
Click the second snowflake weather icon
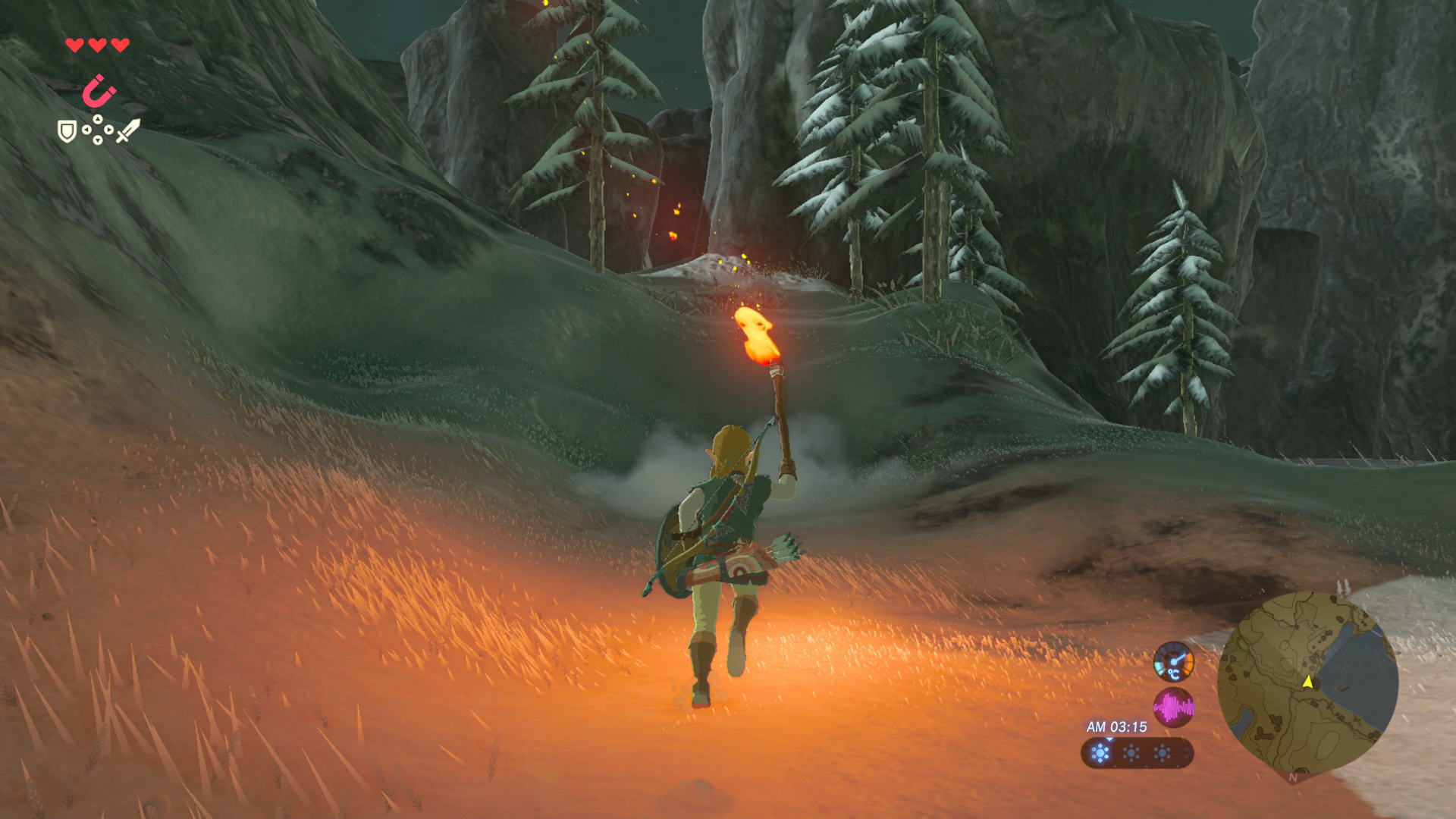click(1131, 752)
